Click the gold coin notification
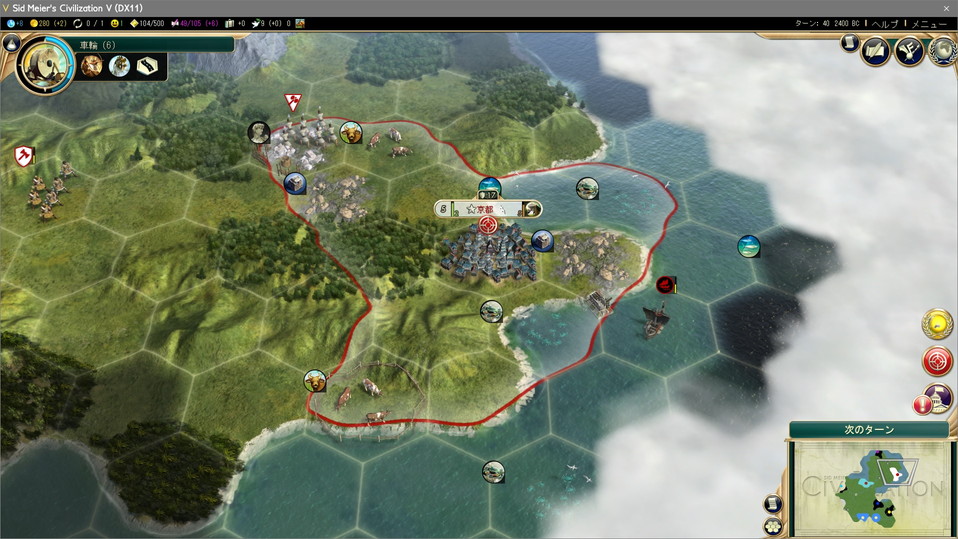 (937, 323)
